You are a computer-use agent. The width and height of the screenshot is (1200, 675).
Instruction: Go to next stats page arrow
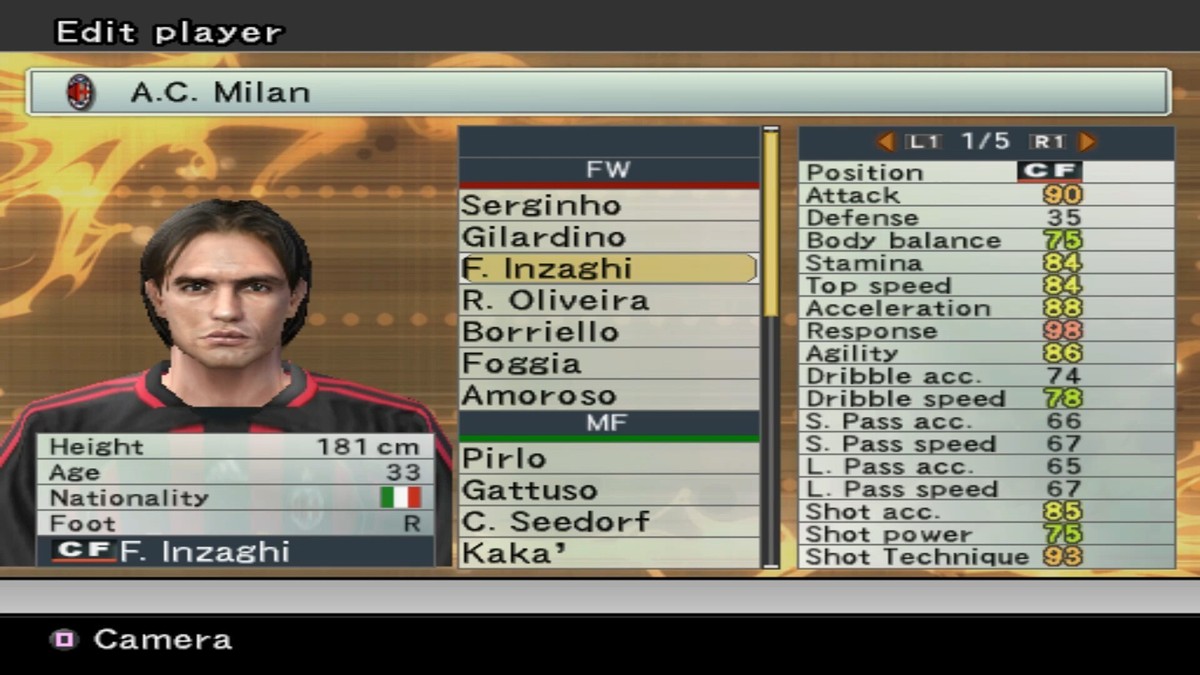click(x=1087, y=142)
